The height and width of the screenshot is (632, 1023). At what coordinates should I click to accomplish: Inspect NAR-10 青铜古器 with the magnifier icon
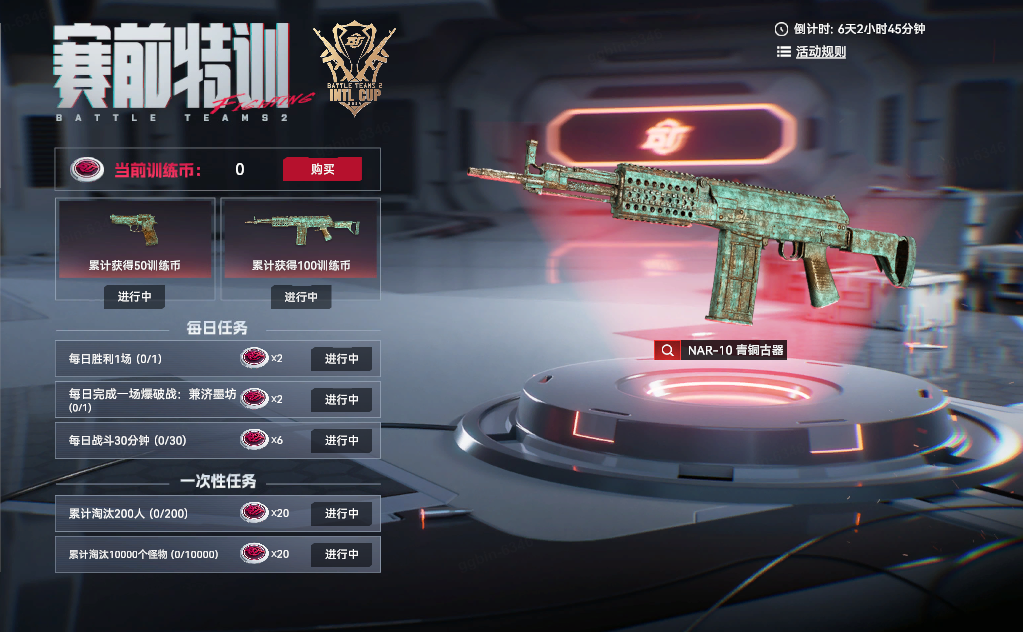(667, 350)
